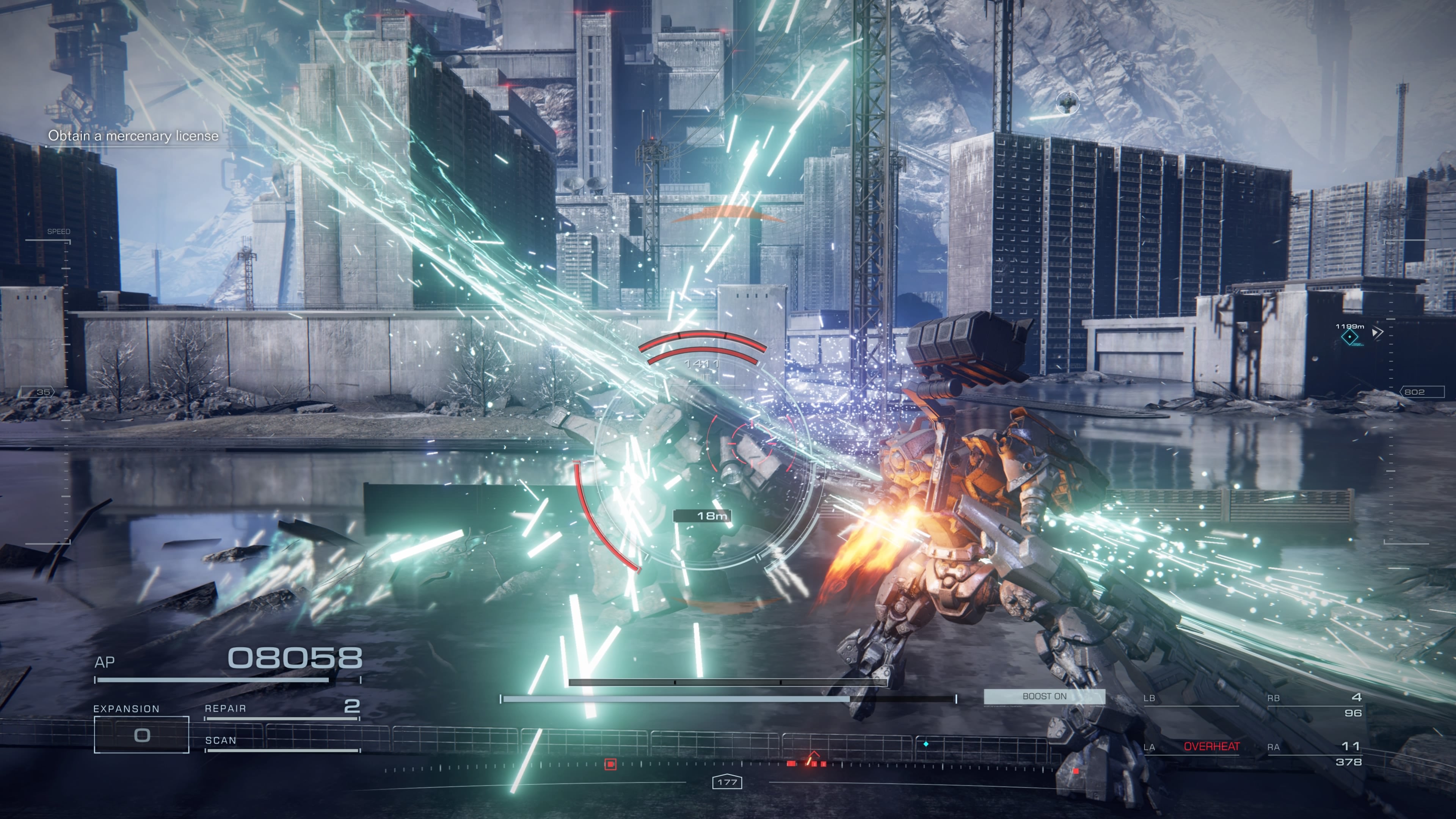The height and width of the screenshot is (819, 1456).
Task: Click the 177 compass heading indicator
Action: click(727, 782)
